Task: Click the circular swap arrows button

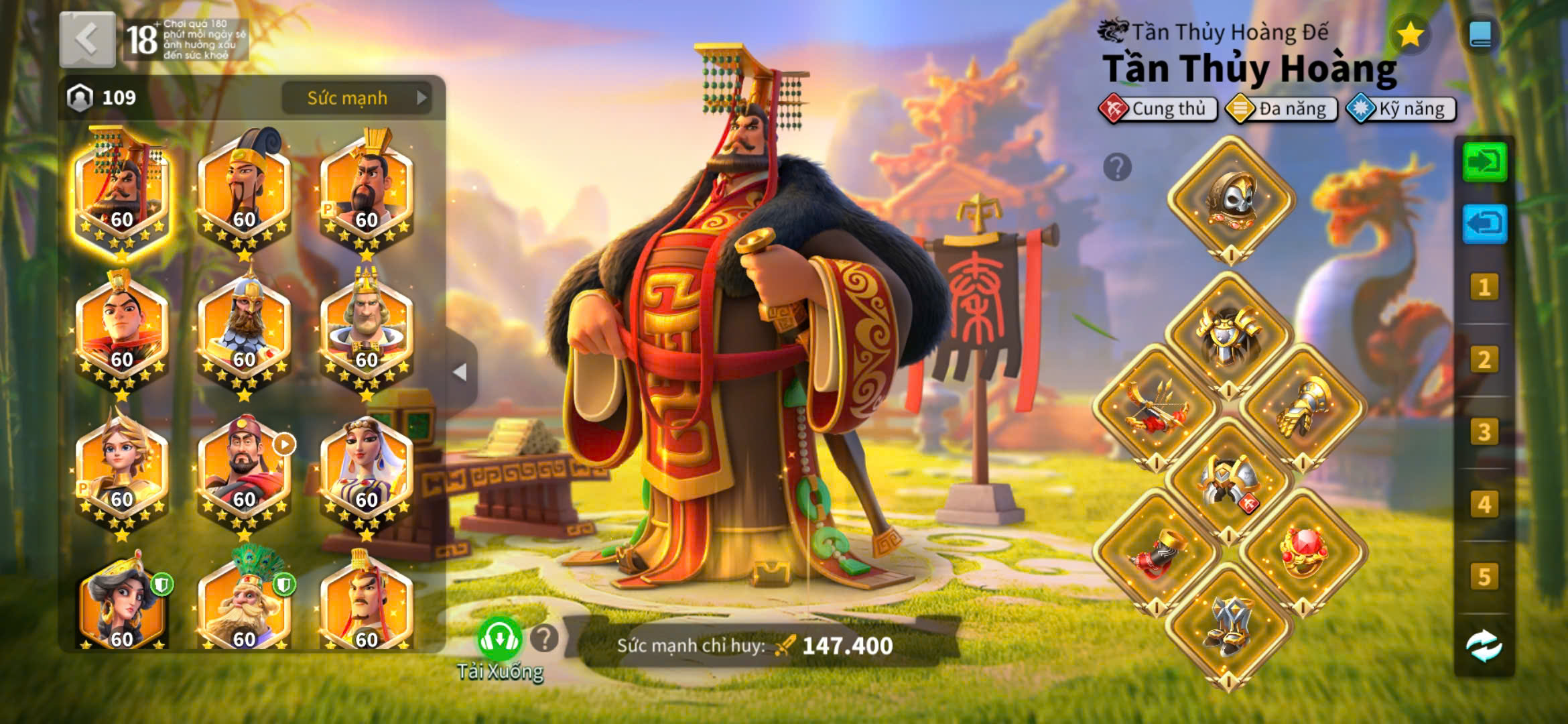Action: (1484, 646)
